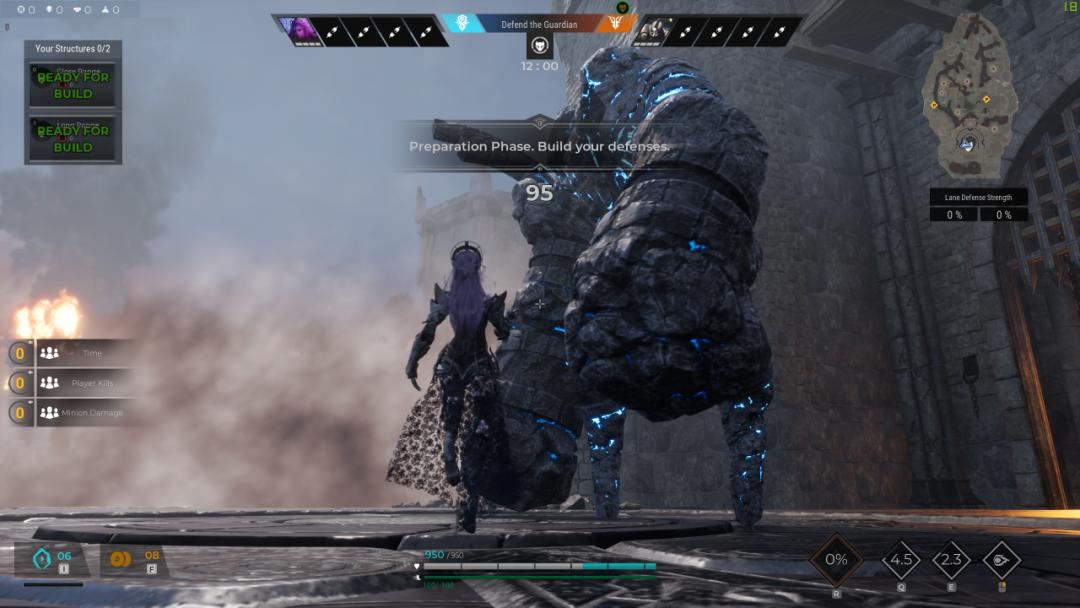Image resolution: width=1080 pixels, height=608 pixels.
Task: Use the ability with 2.3 cooldown
Action: 951,560
